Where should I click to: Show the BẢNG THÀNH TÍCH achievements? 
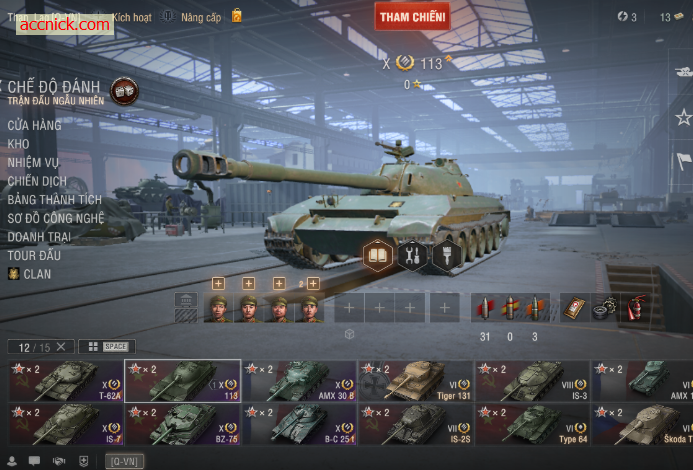[55, 200]
